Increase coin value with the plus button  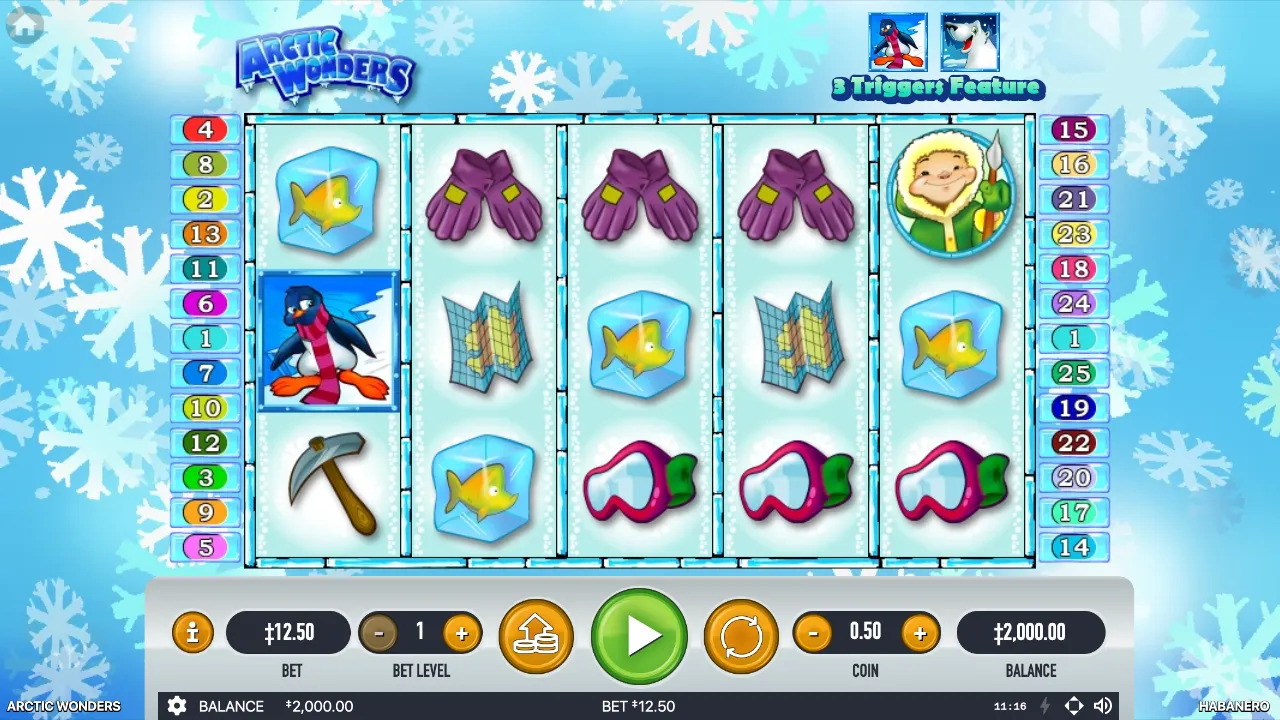[919, 632]
